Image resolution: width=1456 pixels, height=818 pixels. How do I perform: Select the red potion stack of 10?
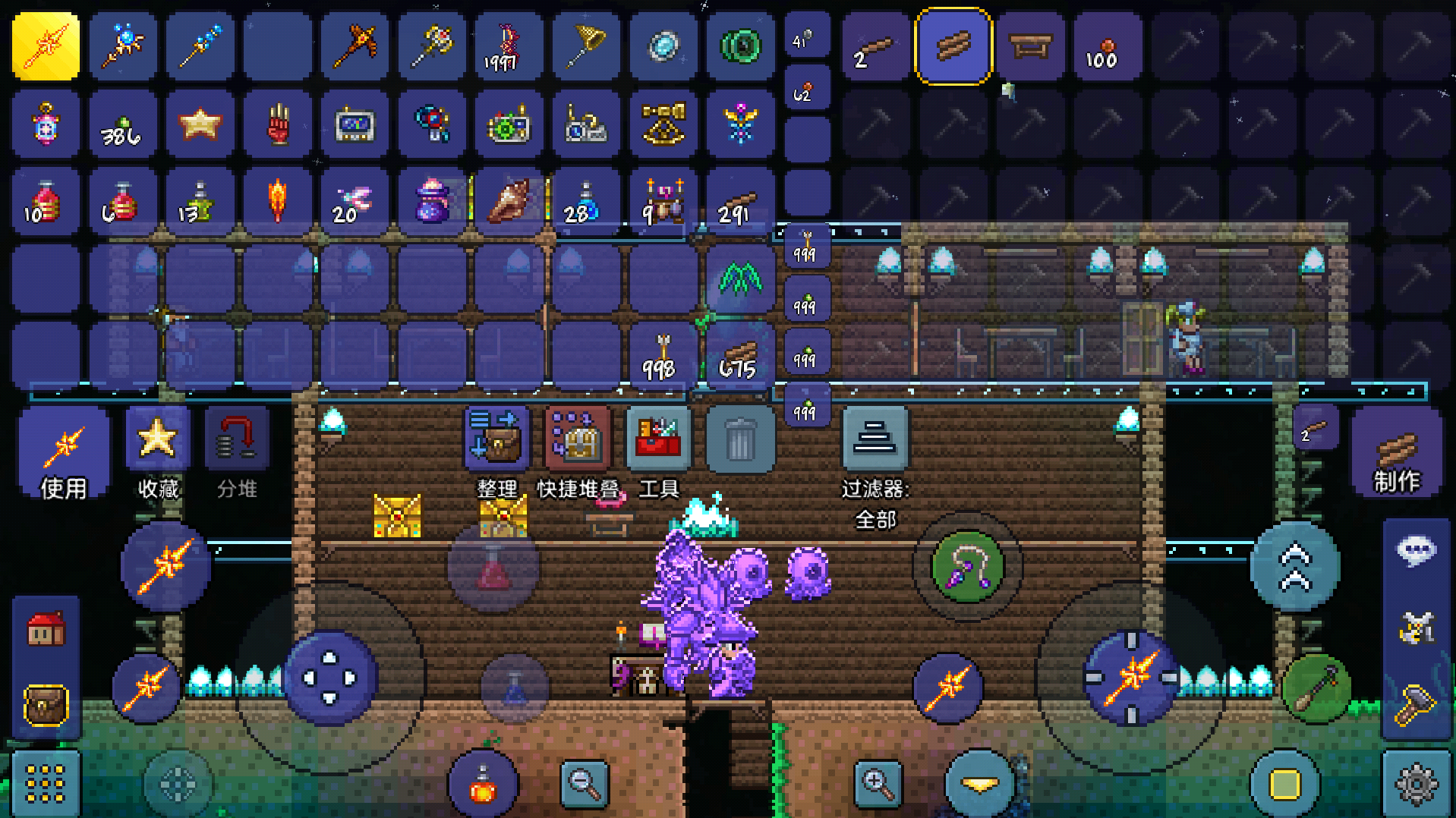click(46, 203)
